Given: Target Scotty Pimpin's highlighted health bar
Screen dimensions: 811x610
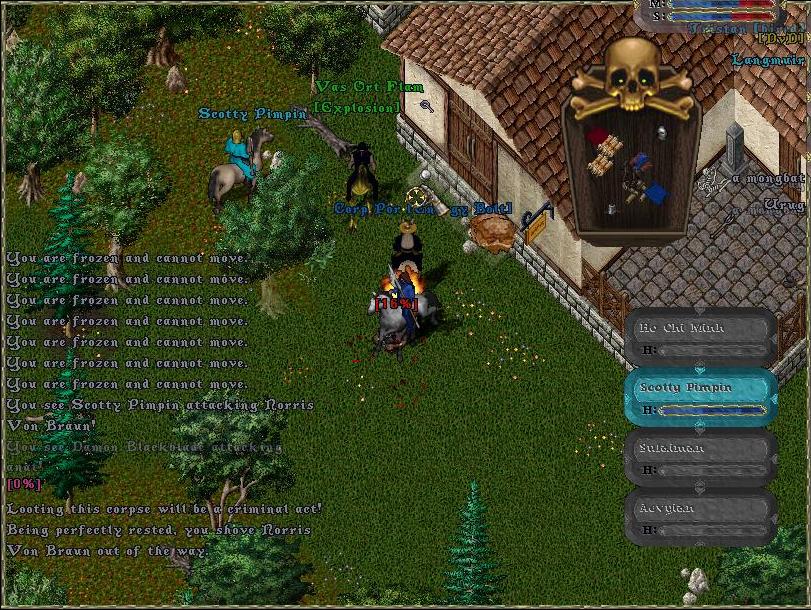Looking at the screenshot, I should [x=700, y=398].
